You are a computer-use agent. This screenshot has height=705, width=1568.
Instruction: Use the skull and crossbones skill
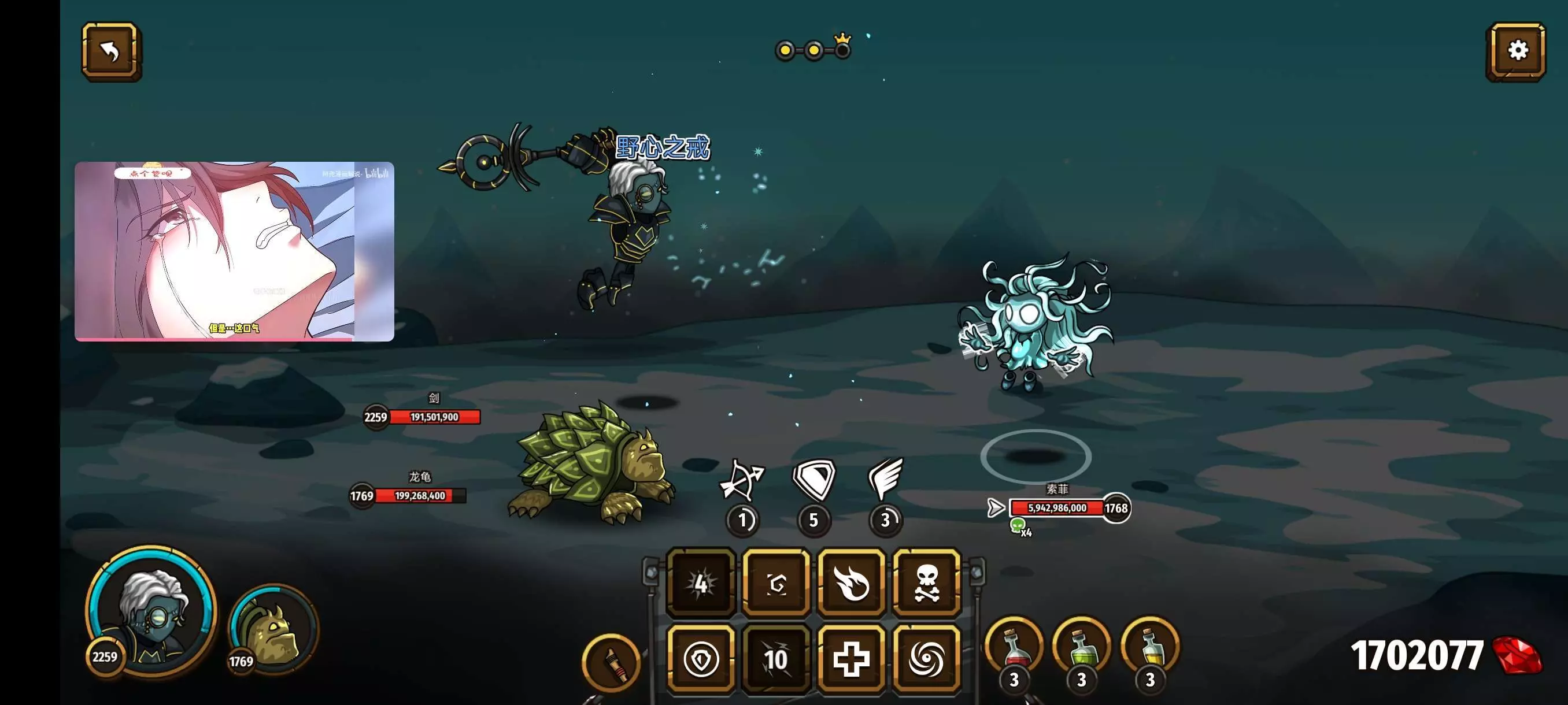pos(926,582)
